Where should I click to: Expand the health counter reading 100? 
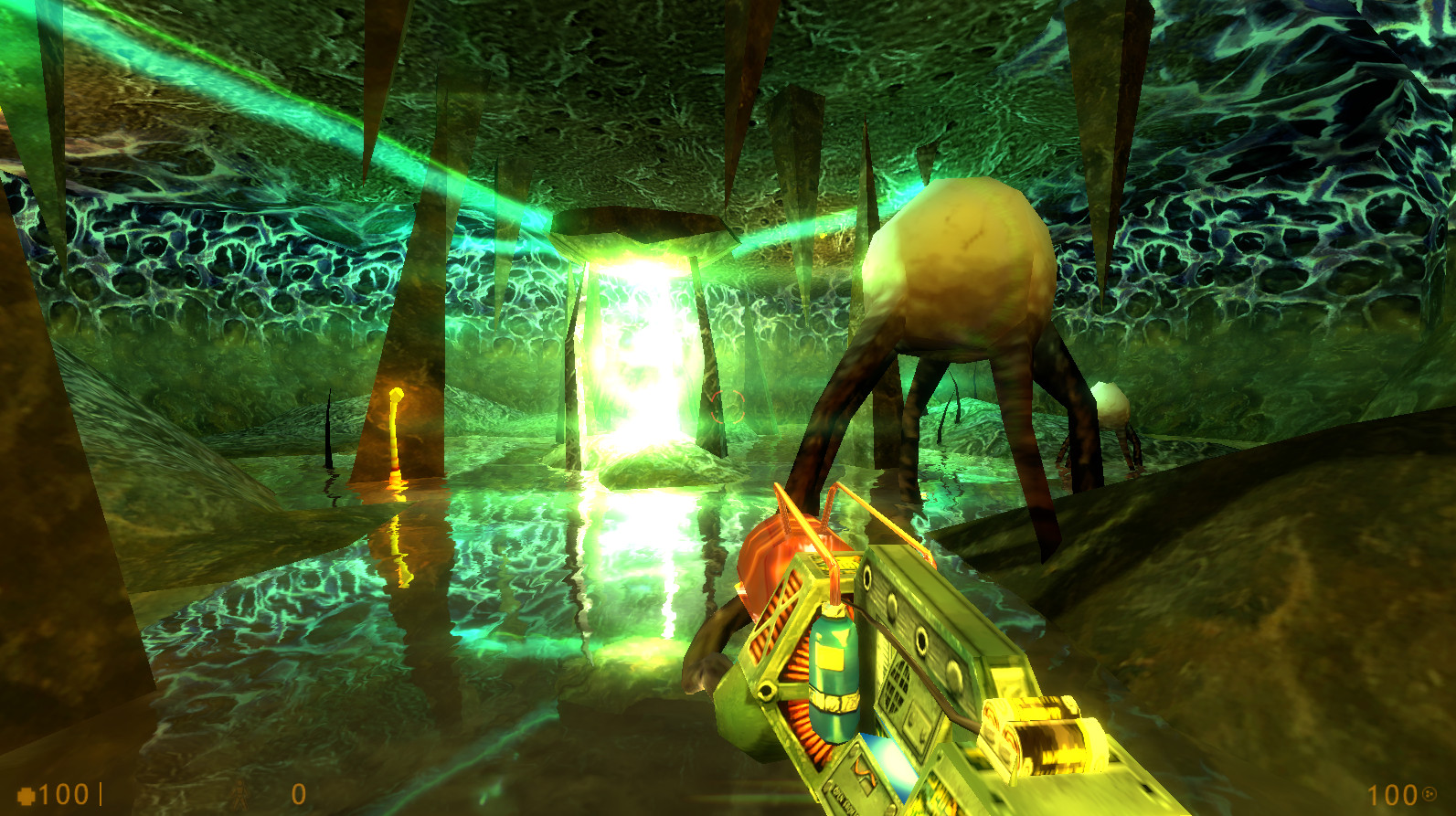pyautogui.click(x=62, y=793)
